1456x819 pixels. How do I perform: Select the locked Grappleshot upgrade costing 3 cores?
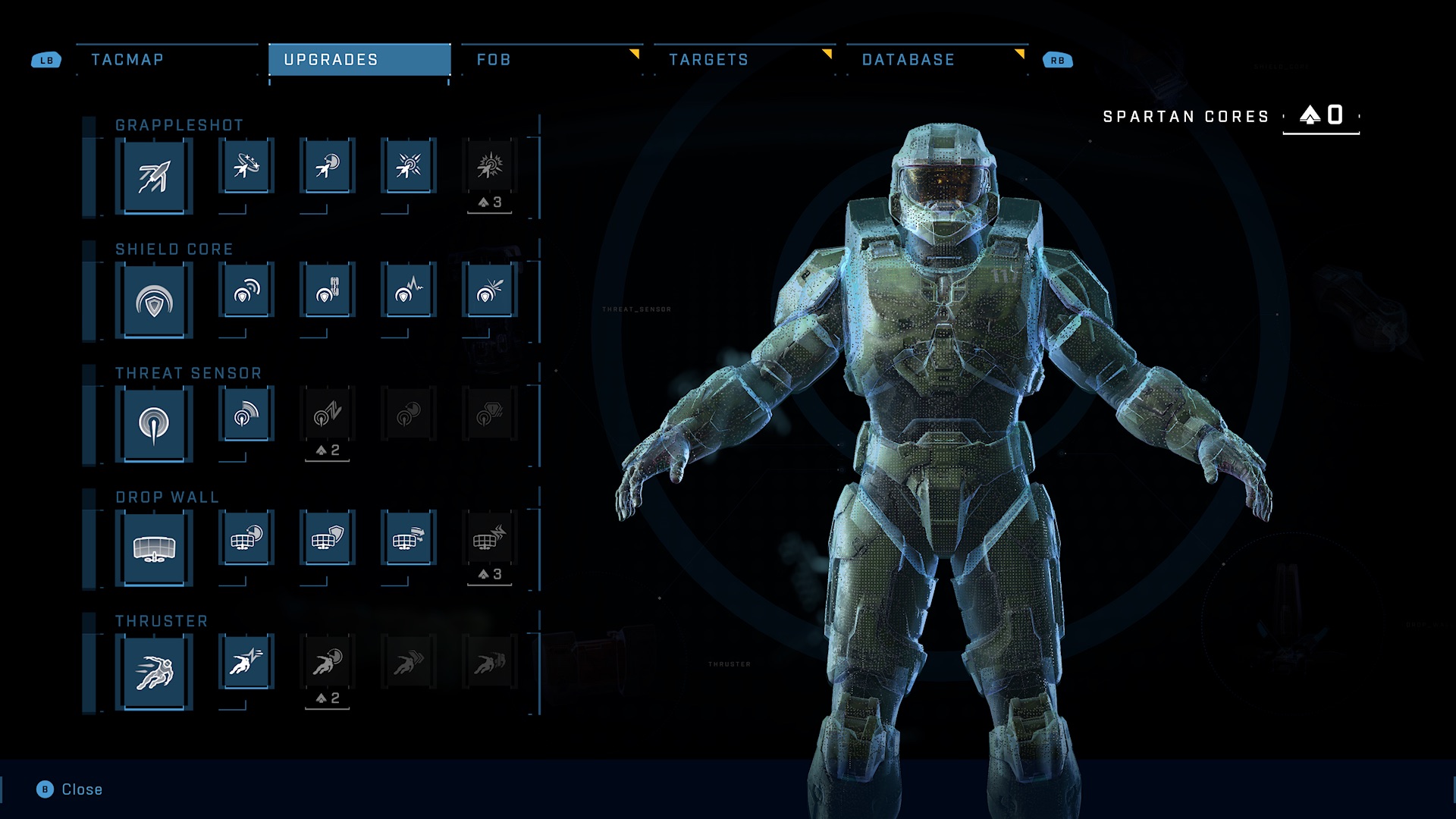click(x=490, y=167)
